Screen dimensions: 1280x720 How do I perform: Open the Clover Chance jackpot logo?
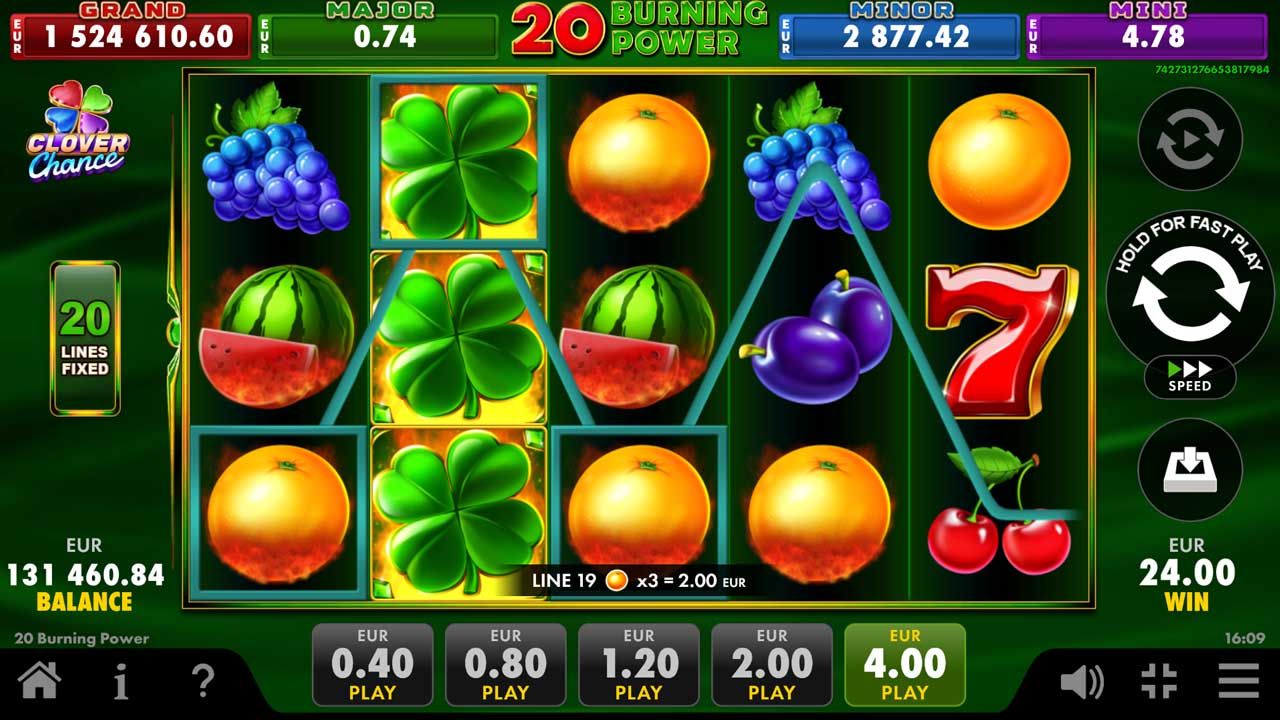tap(78, 131)
